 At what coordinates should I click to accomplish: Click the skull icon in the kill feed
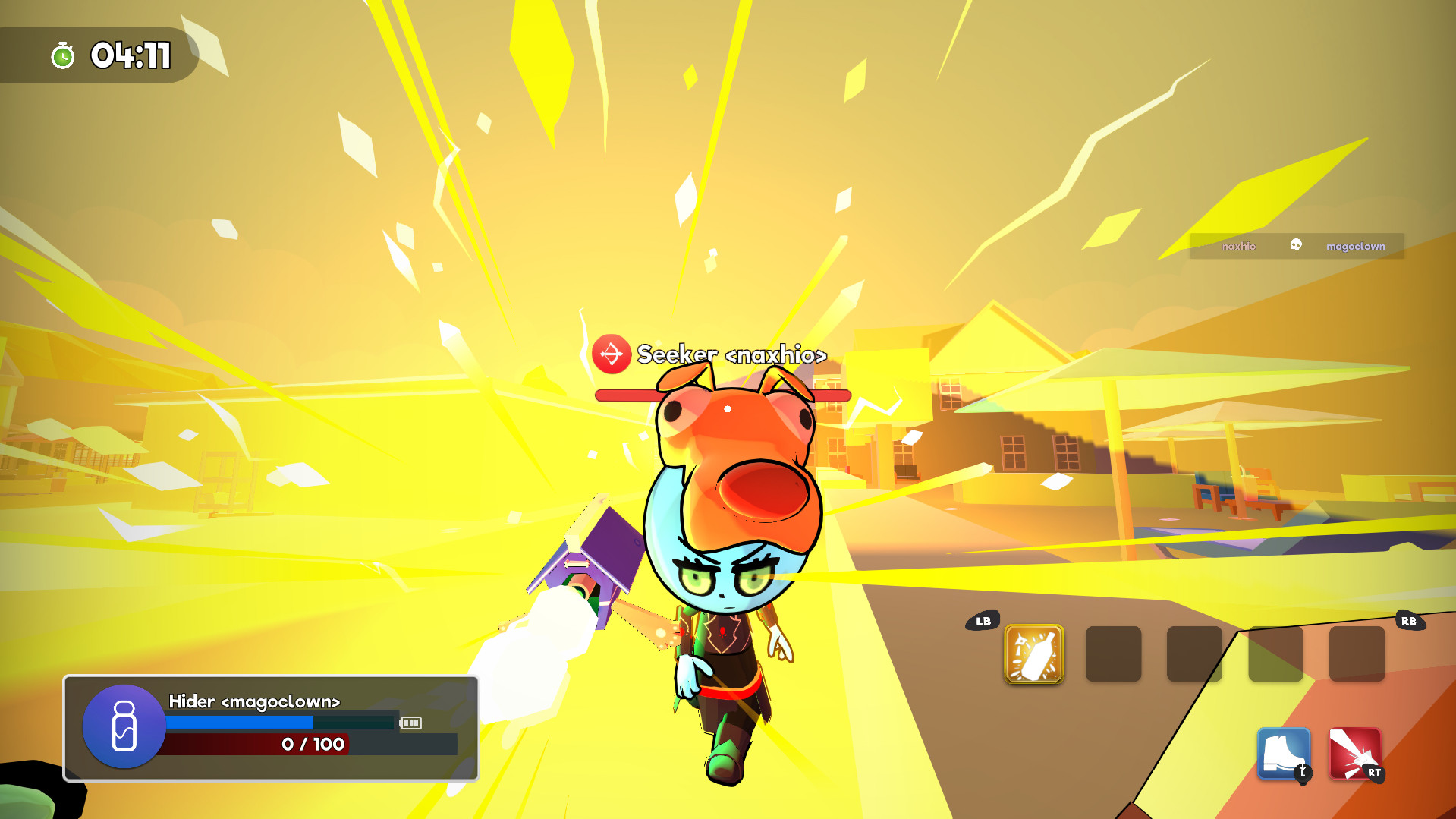[1294, 246]
